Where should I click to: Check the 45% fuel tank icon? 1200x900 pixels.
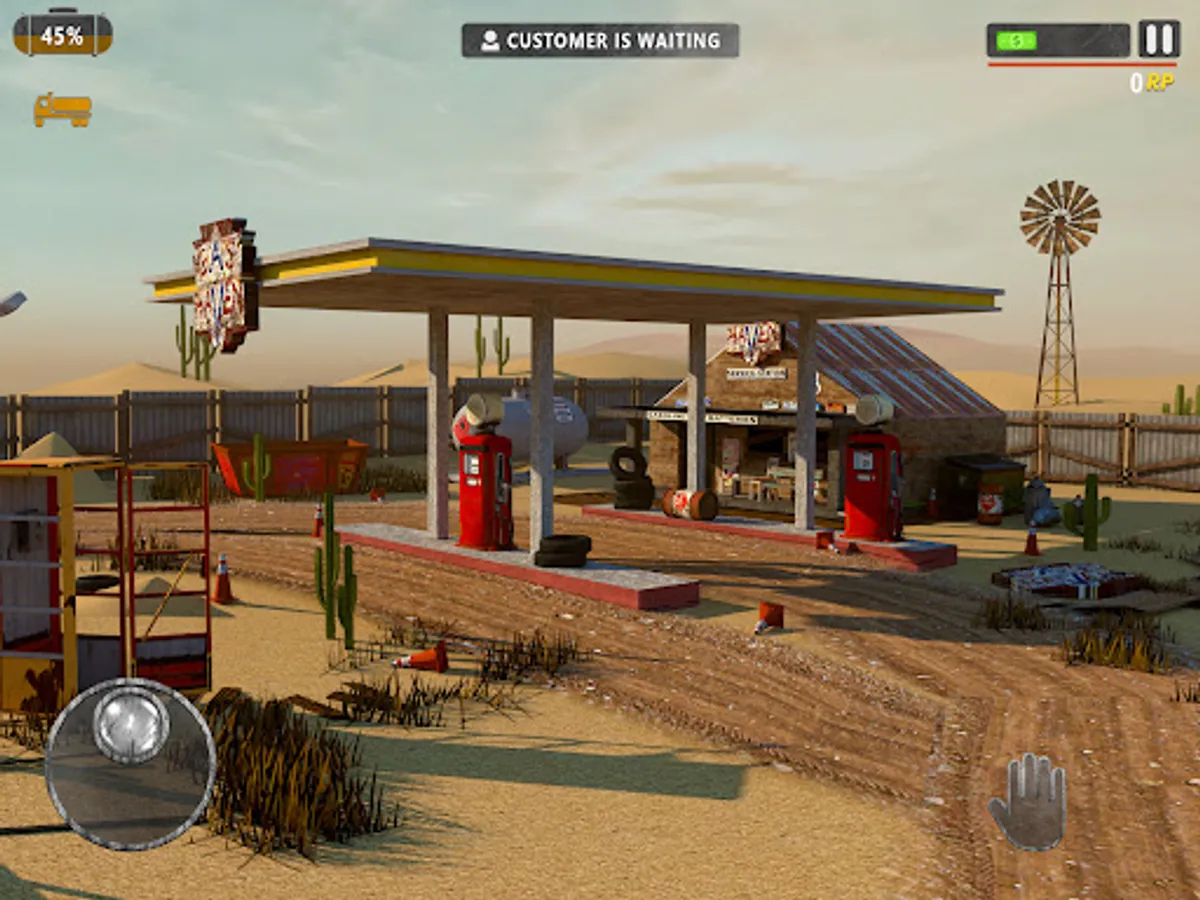[62, 35]
